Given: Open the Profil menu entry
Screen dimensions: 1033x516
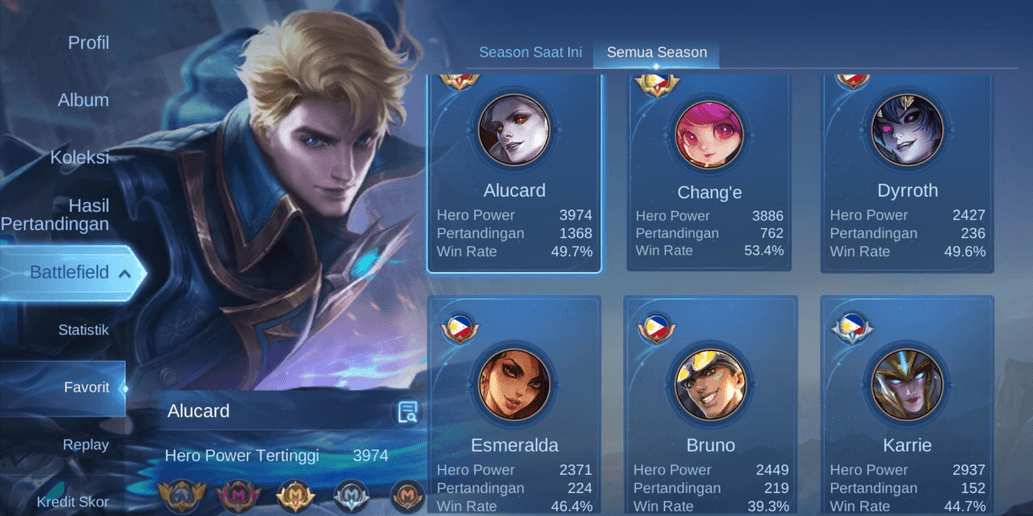Looking at the screenshot, I should (x=88, y=43).
